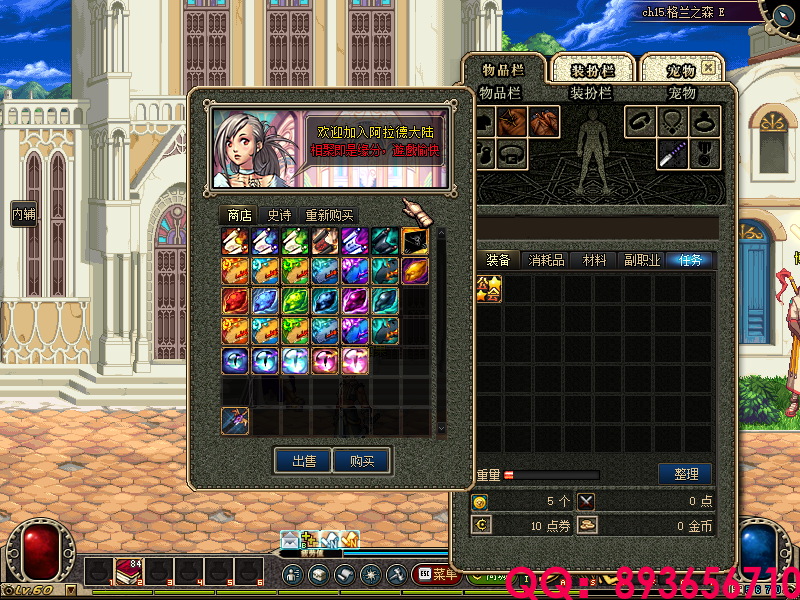The width and height of the screenshot is (800, 600).
Task: Open the 副职业 sub-profession tab
Action: (x=641, y=260)
